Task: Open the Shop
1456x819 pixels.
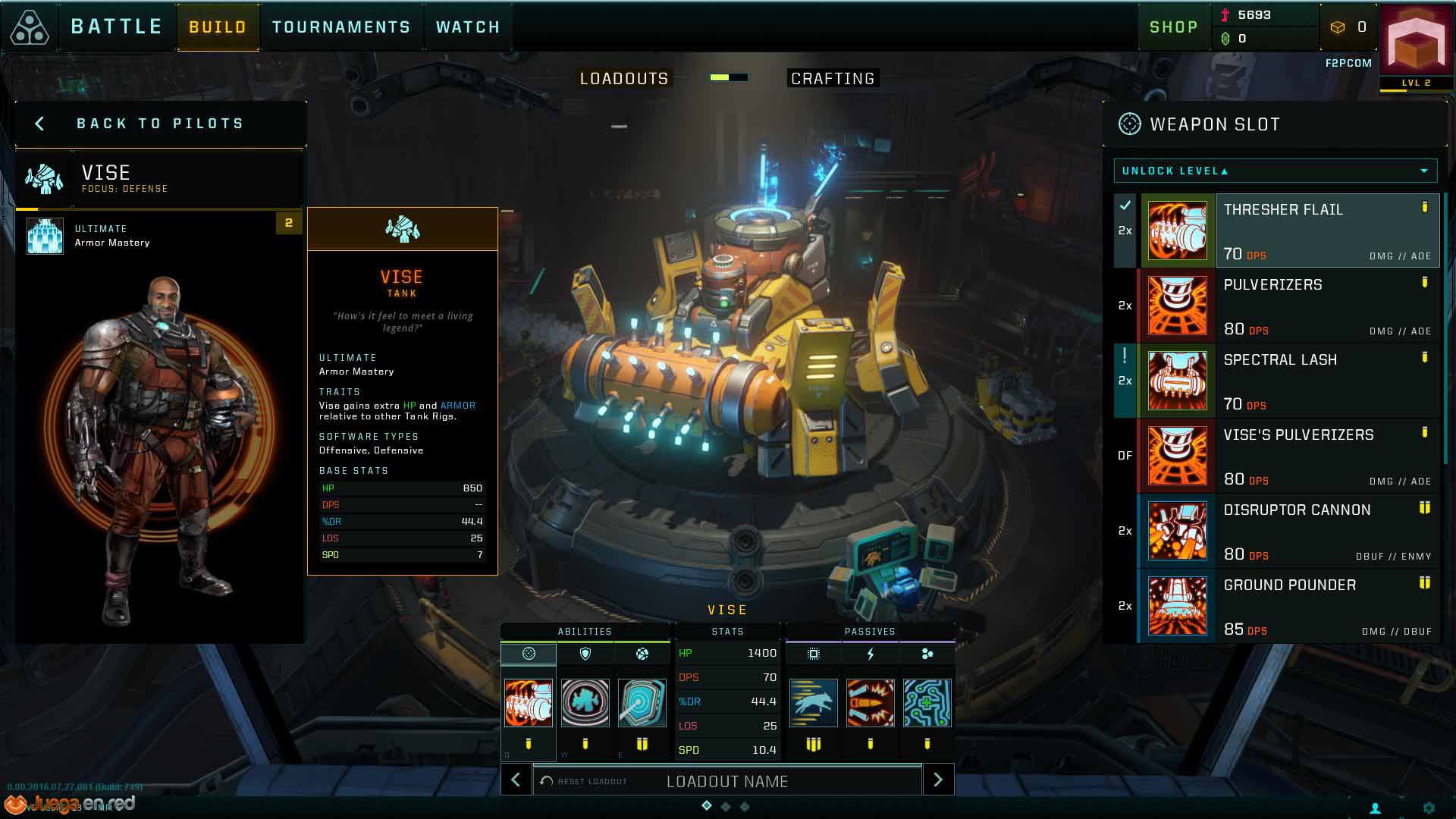Action: [x=1173, y=27]
